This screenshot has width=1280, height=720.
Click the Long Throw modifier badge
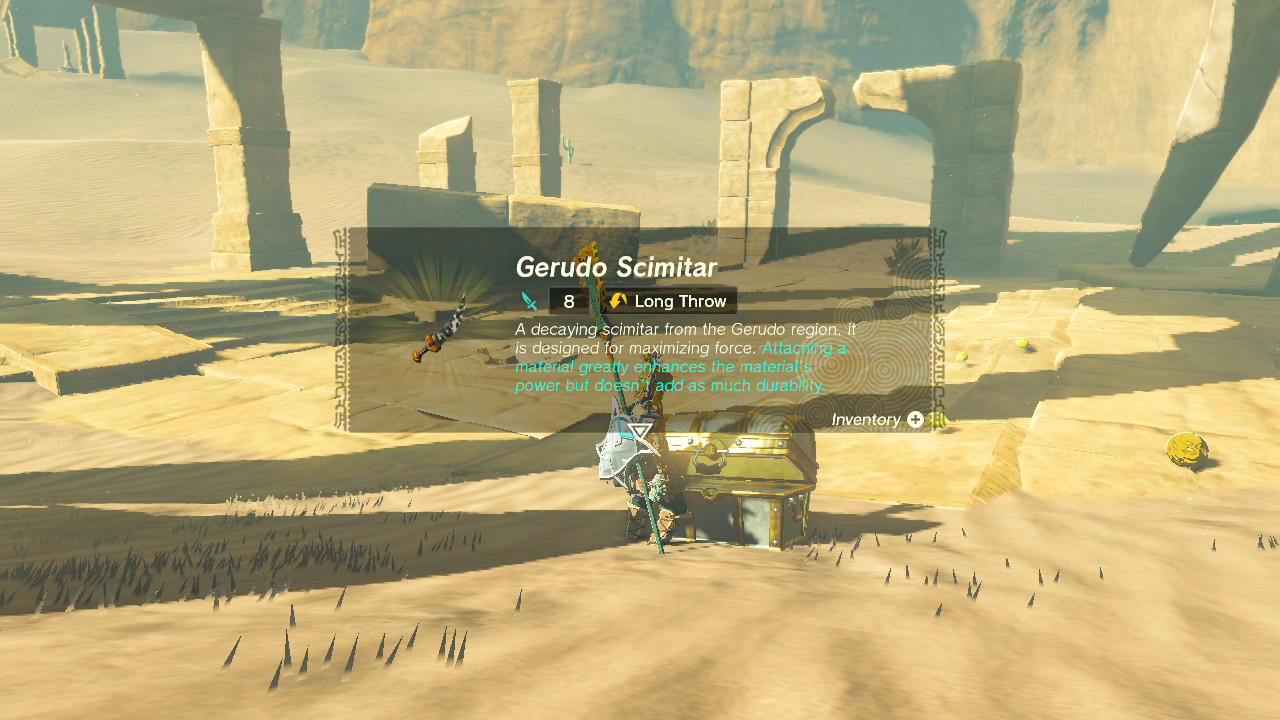click(670, 300)
